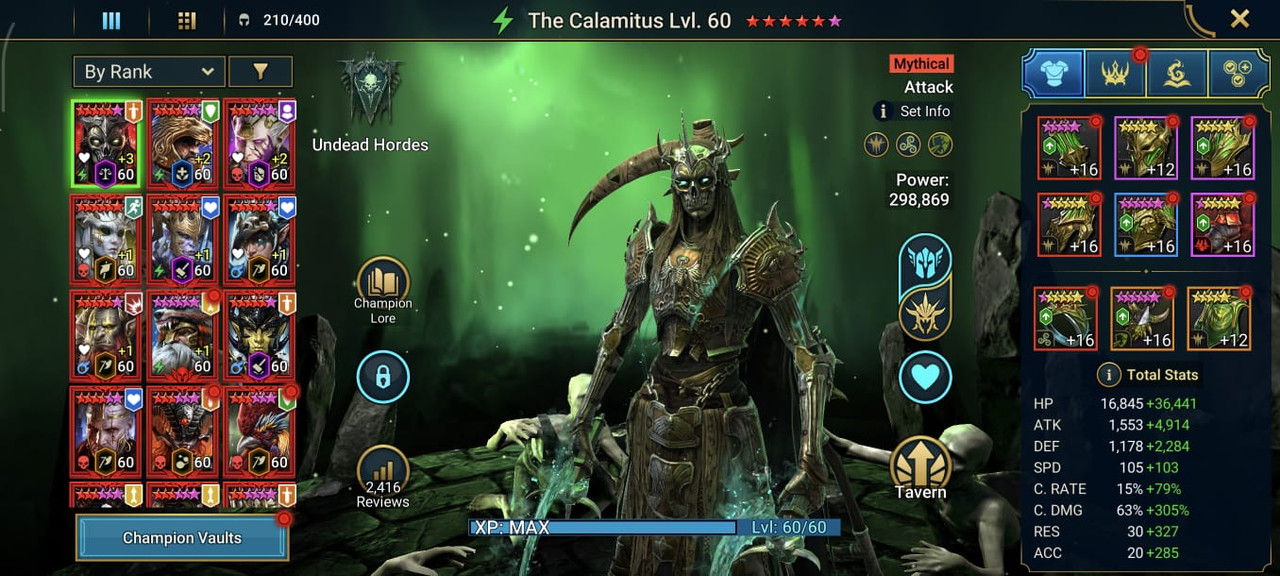Select the red chestplate artifact slot
The width and height of the screenshot is (1280, 576).
pyautogui.click(x=1222, y=225)
